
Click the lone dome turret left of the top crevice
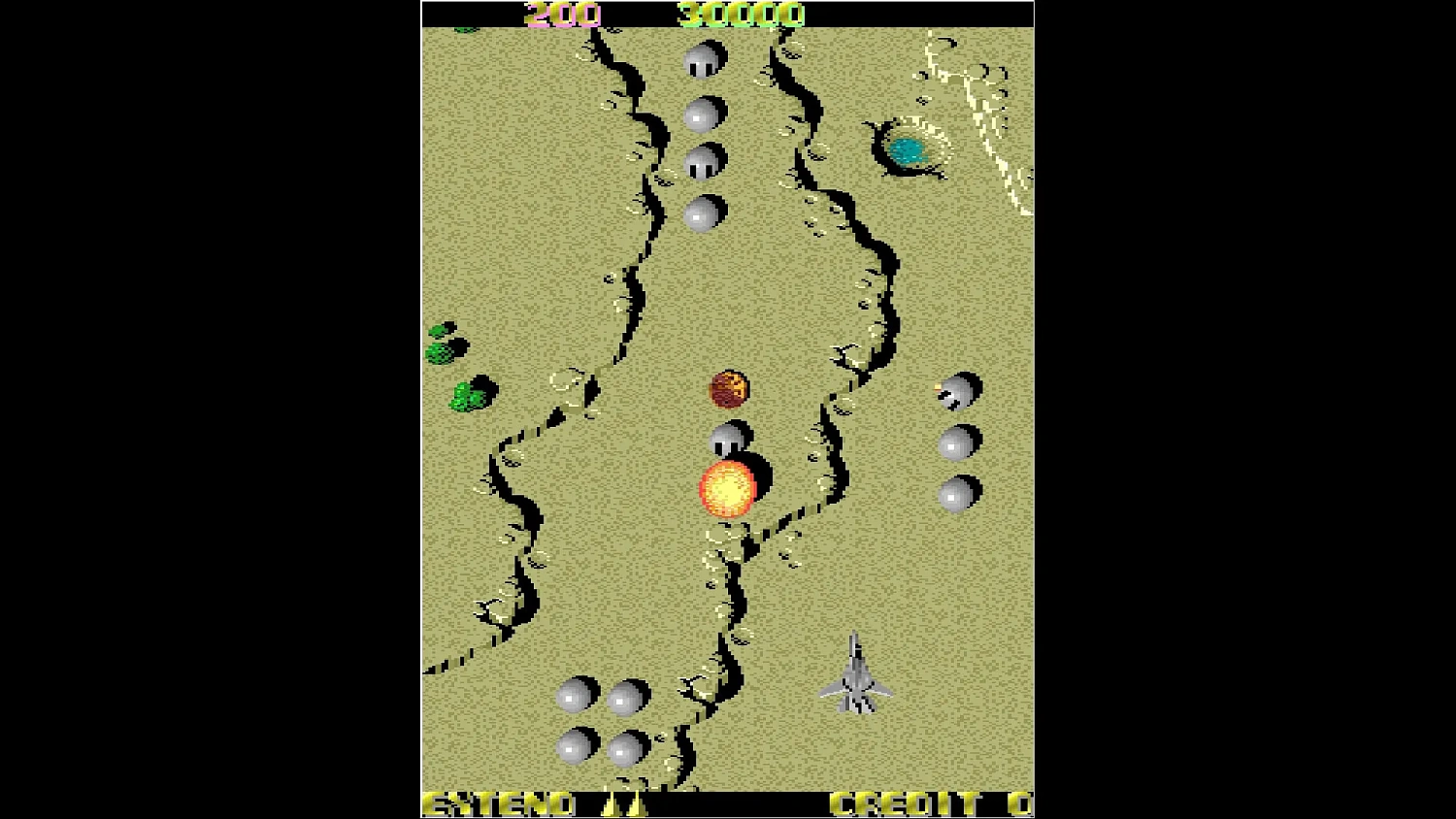pyautogui.click(x=699, y=213)
